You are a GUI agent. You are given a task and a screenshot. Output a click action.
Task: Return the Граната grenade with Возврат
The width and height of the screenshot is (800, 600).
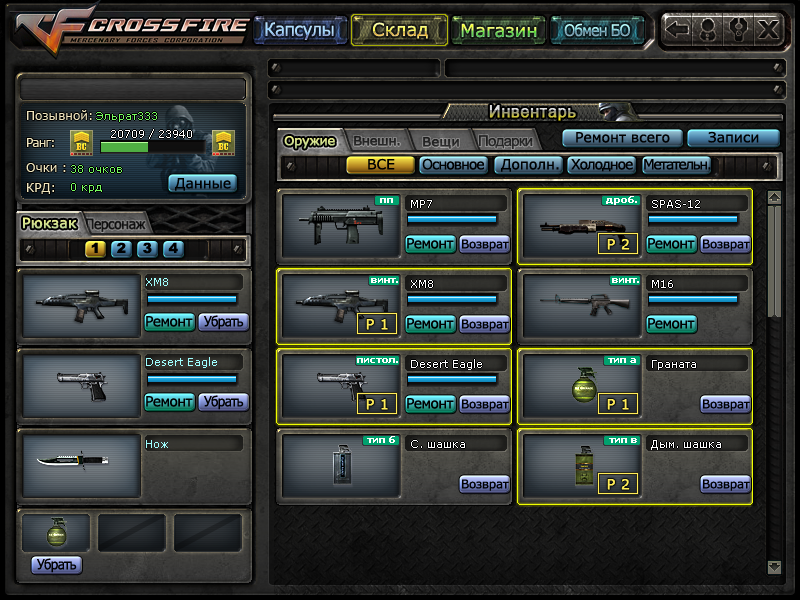click(725, 404)
